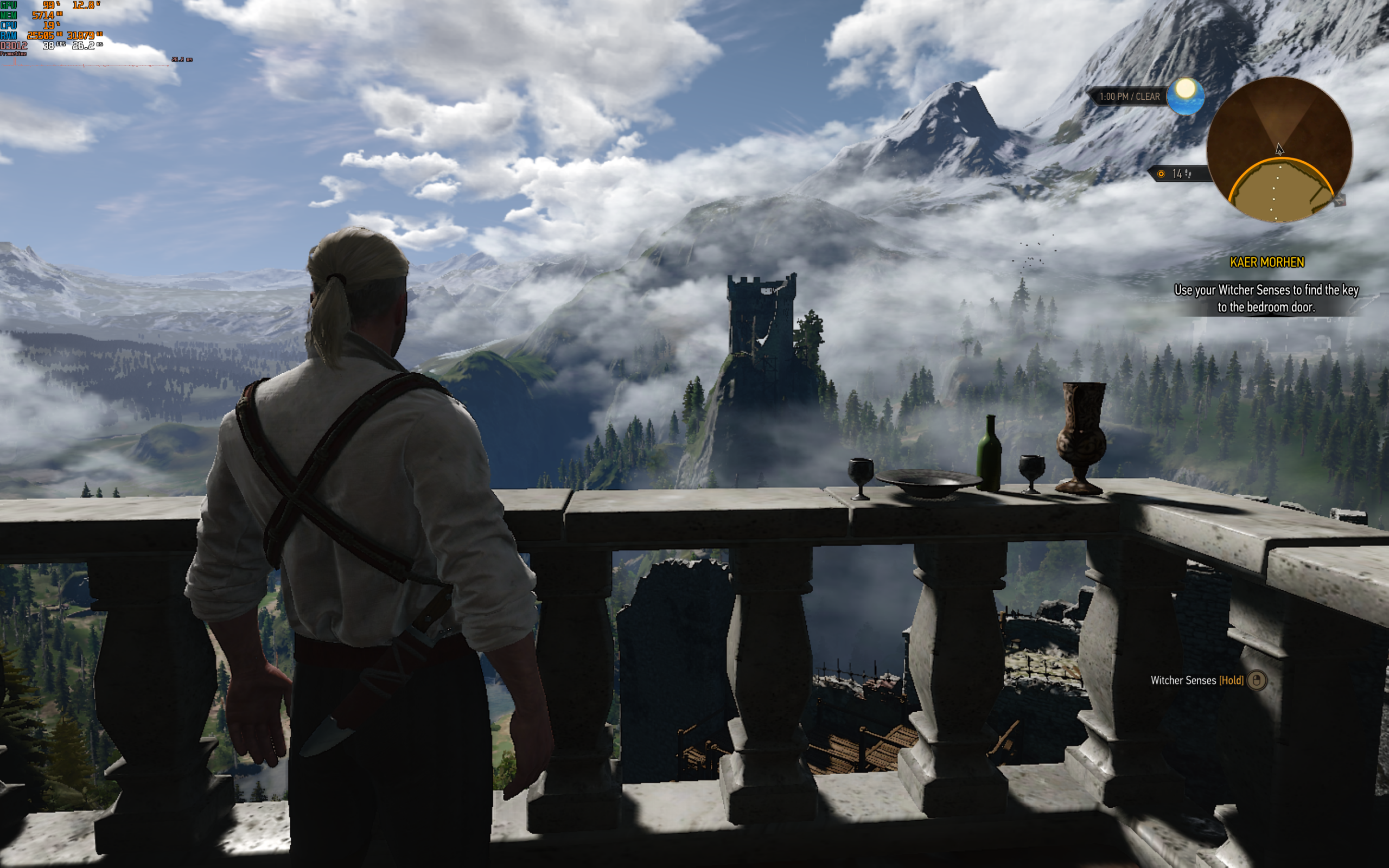This screenshot has width=1389, height=868.
Task: Select the Kaer Morhen quest title
Action: click(1267, 263)
